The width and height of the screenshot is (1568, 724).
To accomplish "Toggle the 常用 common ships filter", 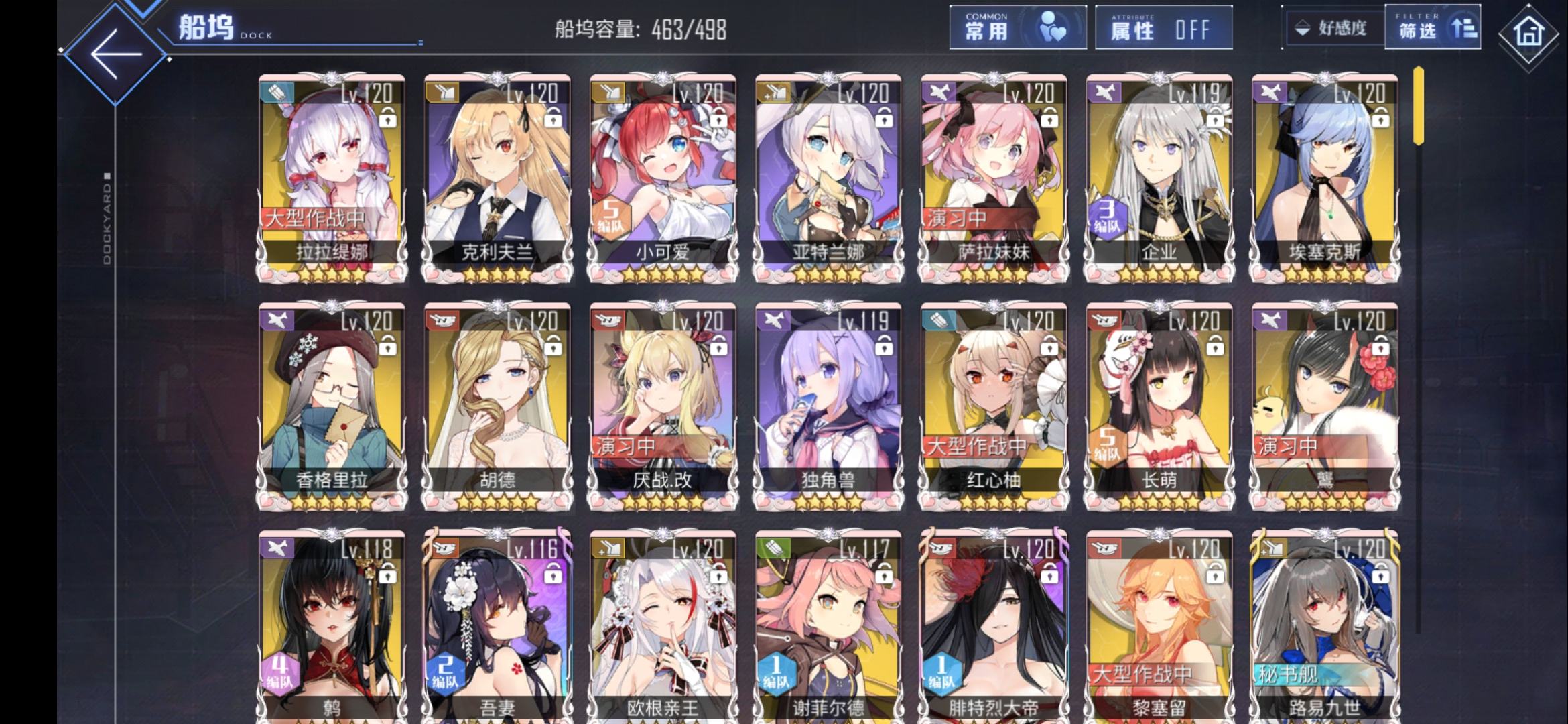I will (1017, 28).
